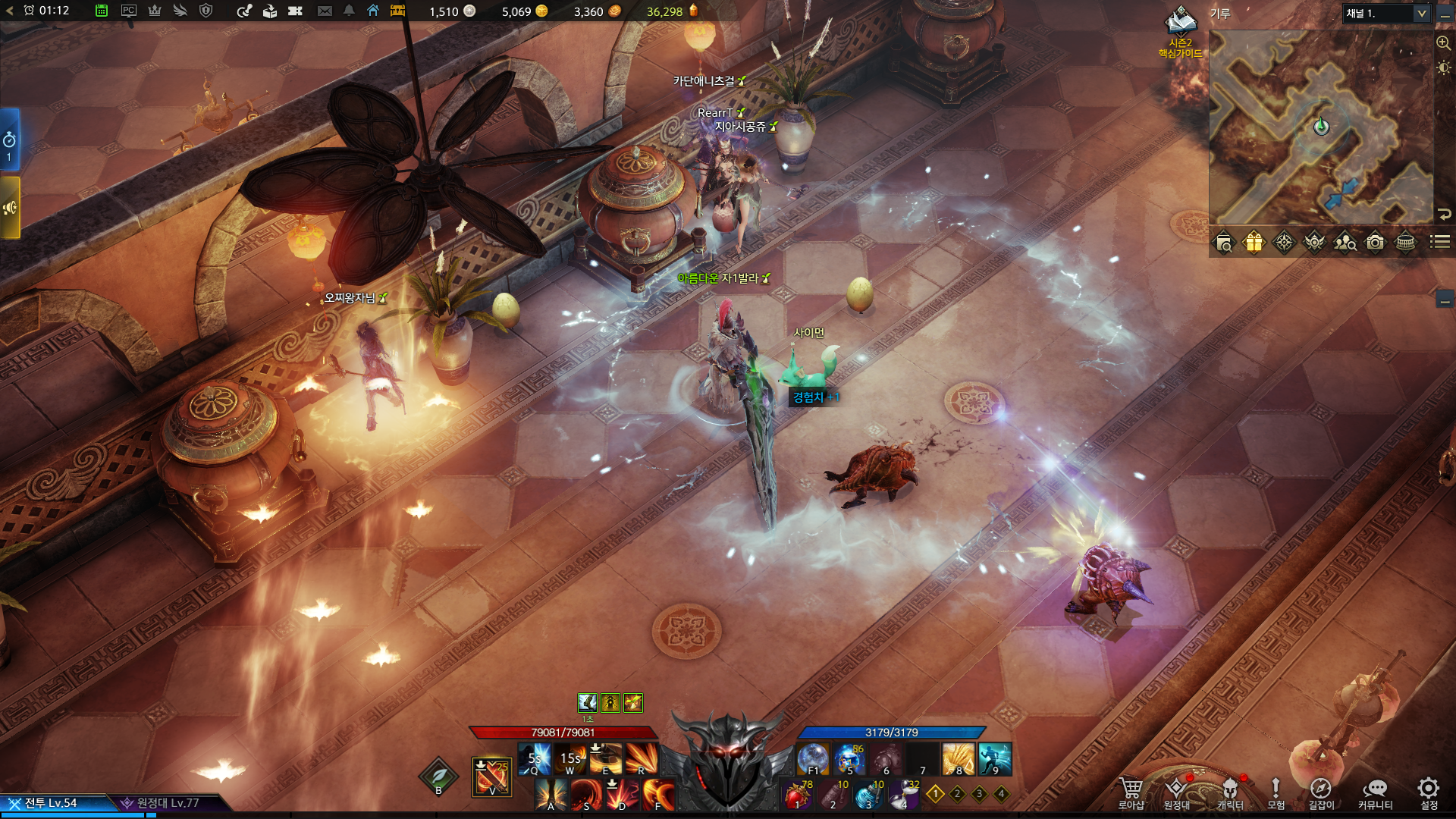Open the golden gift box icon
This screenshot has height=819, width=1456.
pos(1254,243)
